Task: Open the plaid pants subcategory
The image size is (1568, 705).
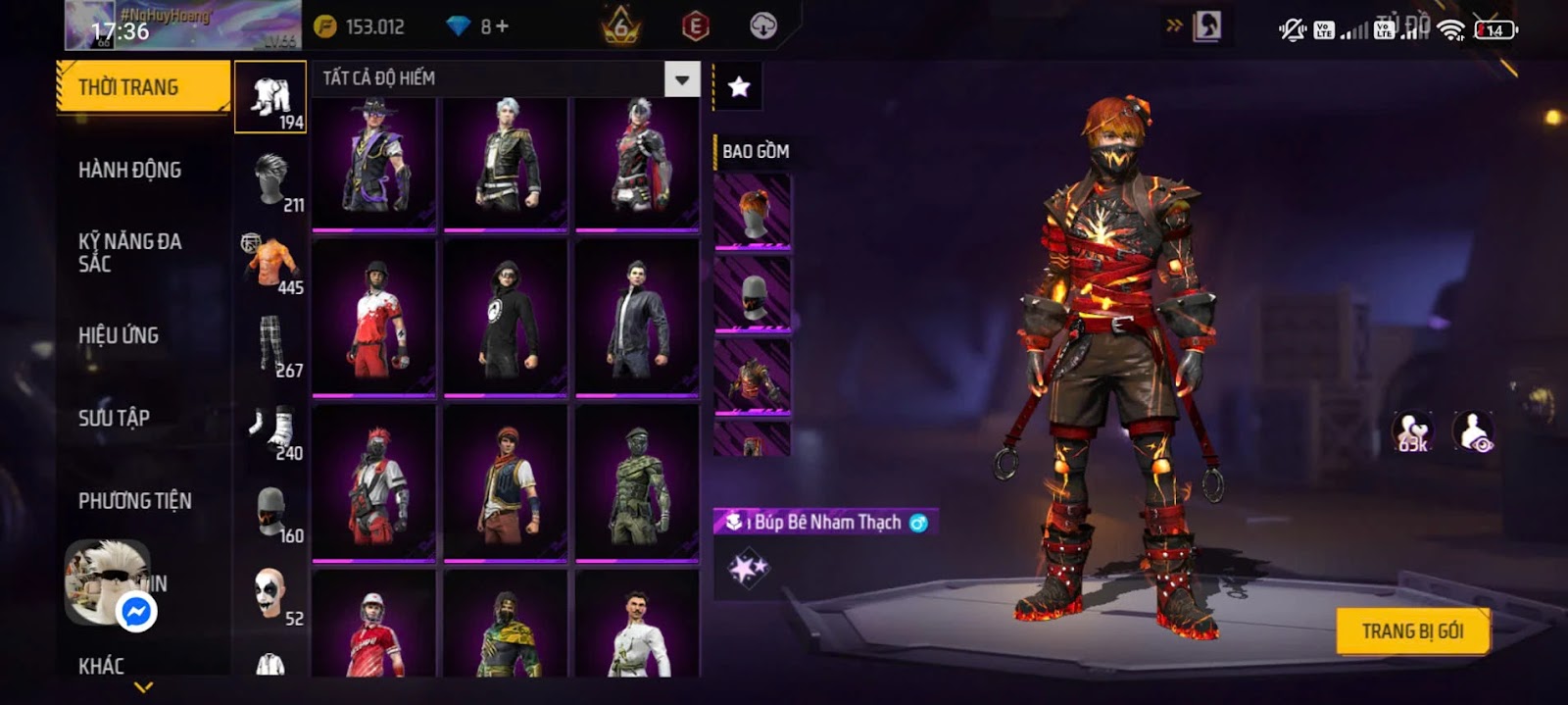Action: (271, 346)
